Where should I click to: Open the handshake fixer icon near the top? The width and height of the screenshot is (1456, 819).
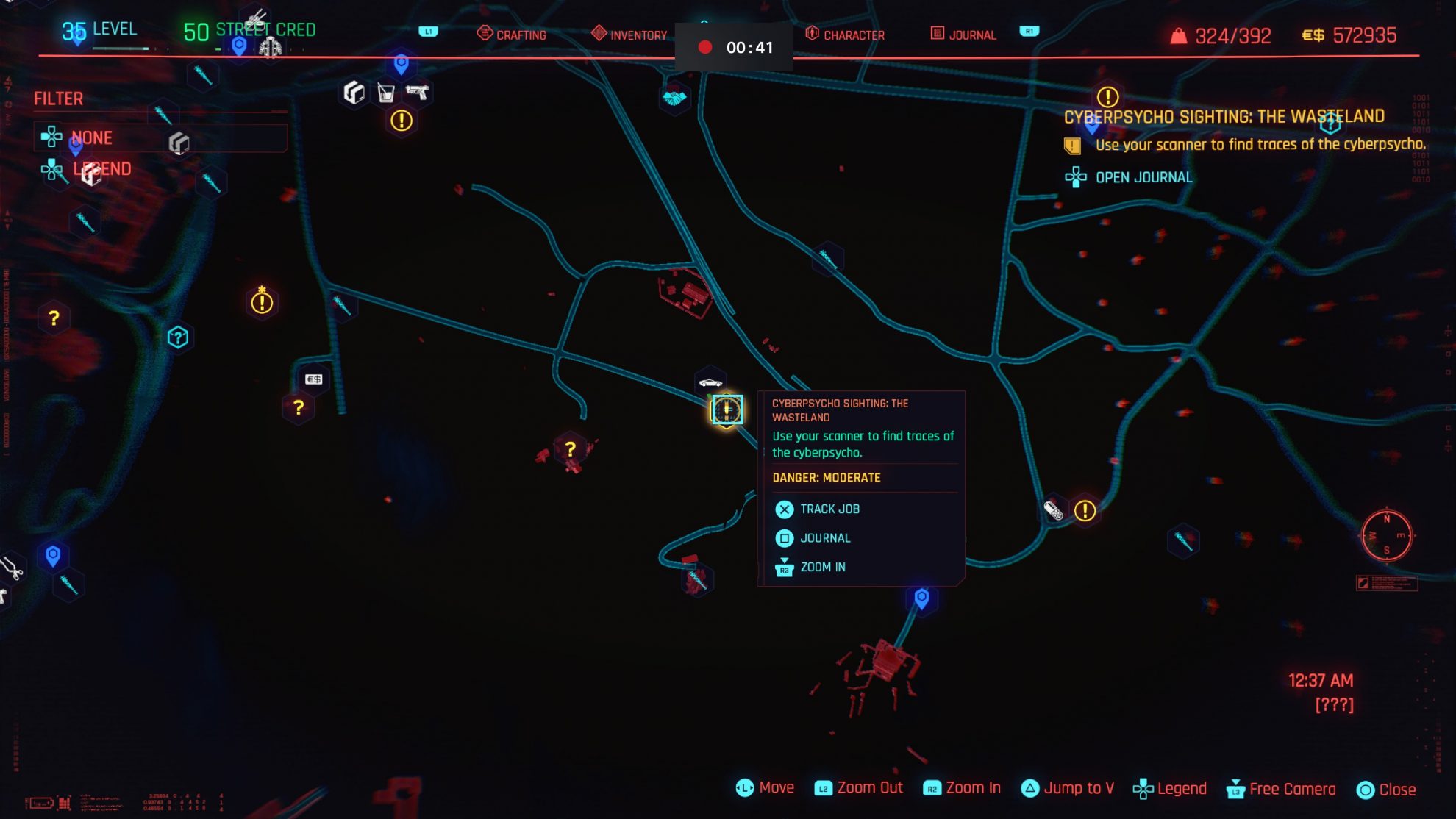[x=674, y=99]
